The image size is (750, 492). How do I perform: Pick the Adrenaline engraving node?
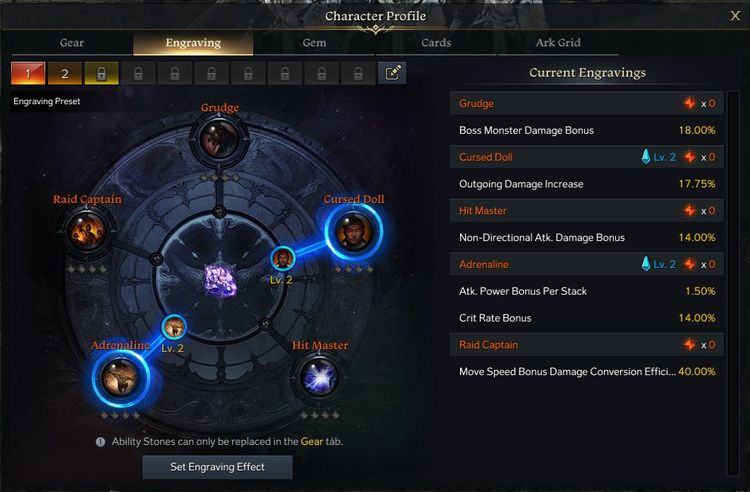(x=120, y=379)
